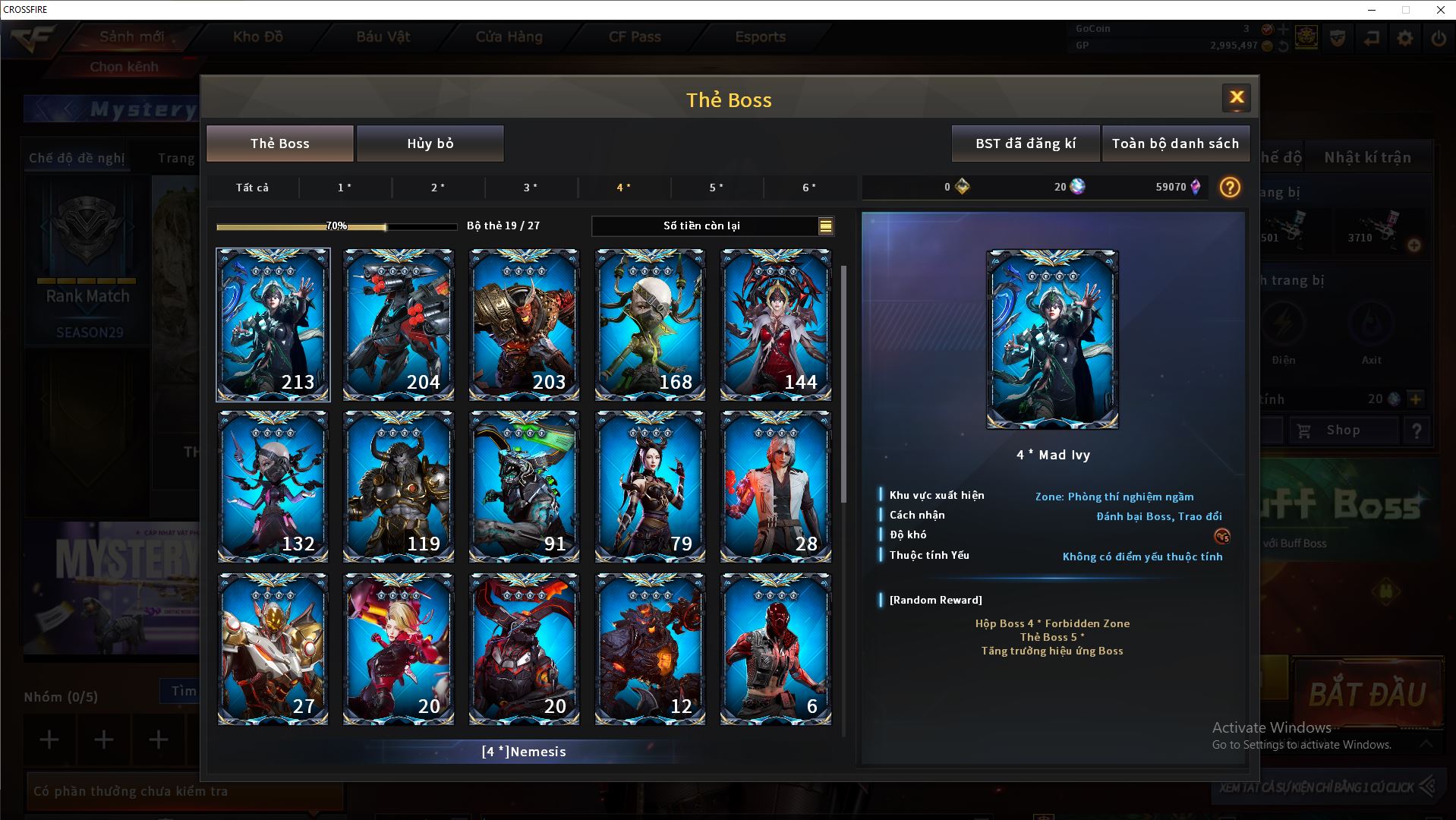Select the boss card with count 28
This screenshot has width=1456, height=820.
point(775,487)
